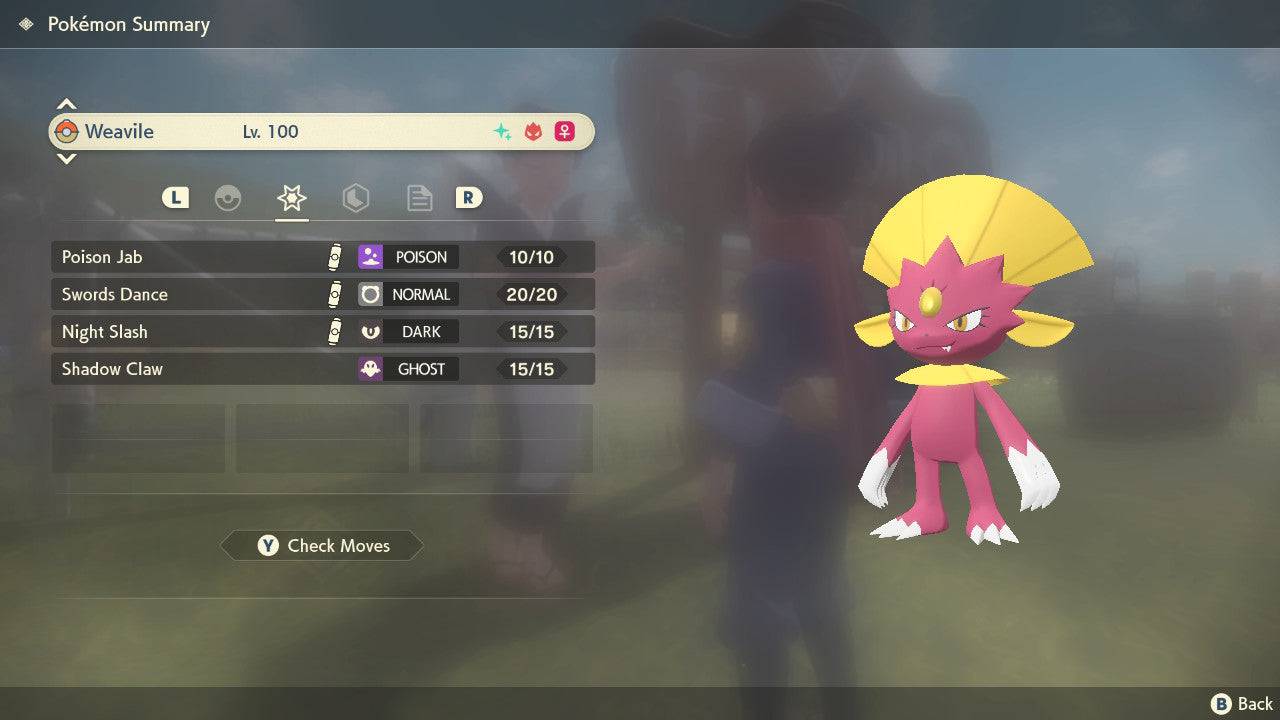The width and height of the screenshot is (1280, 720).
Task: Open the star-shaped moves tab
Action: click(x=291, y=198)
